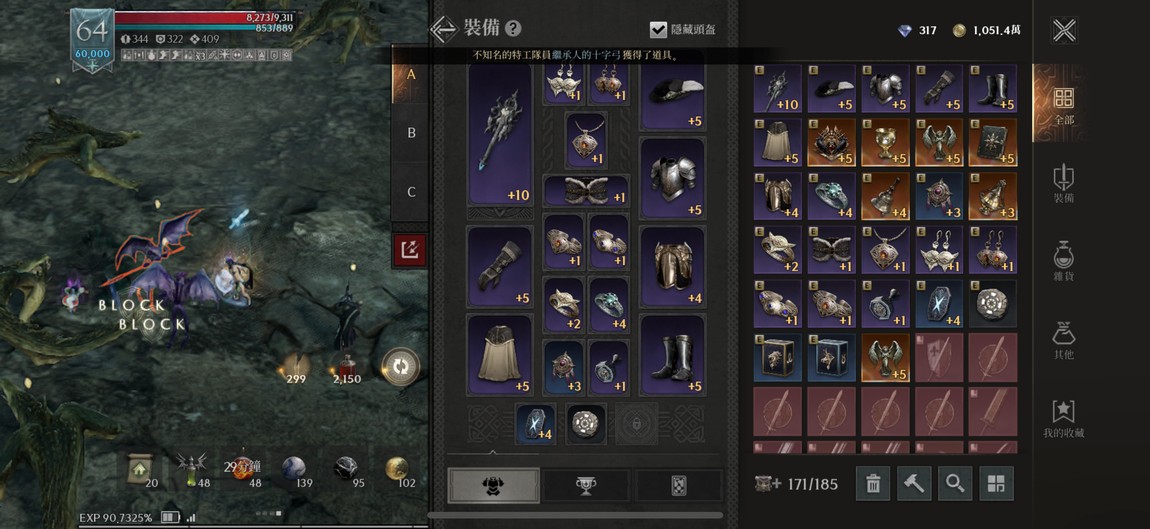Open the 其他 inventory category

(x=1063, y=341)
